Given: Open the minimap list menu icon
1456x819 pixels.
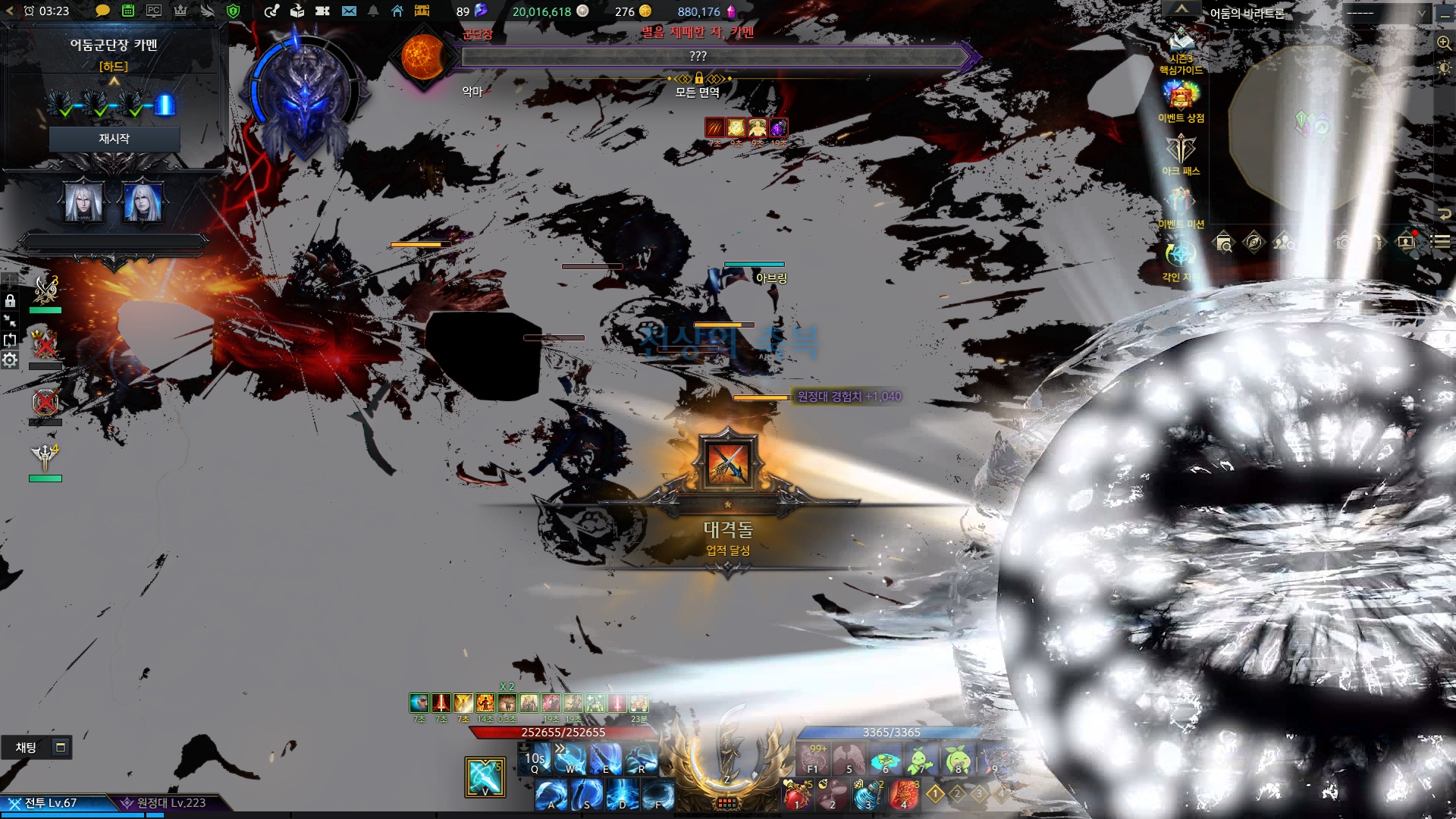Looking at the screenshot, I should point(1441,242).
